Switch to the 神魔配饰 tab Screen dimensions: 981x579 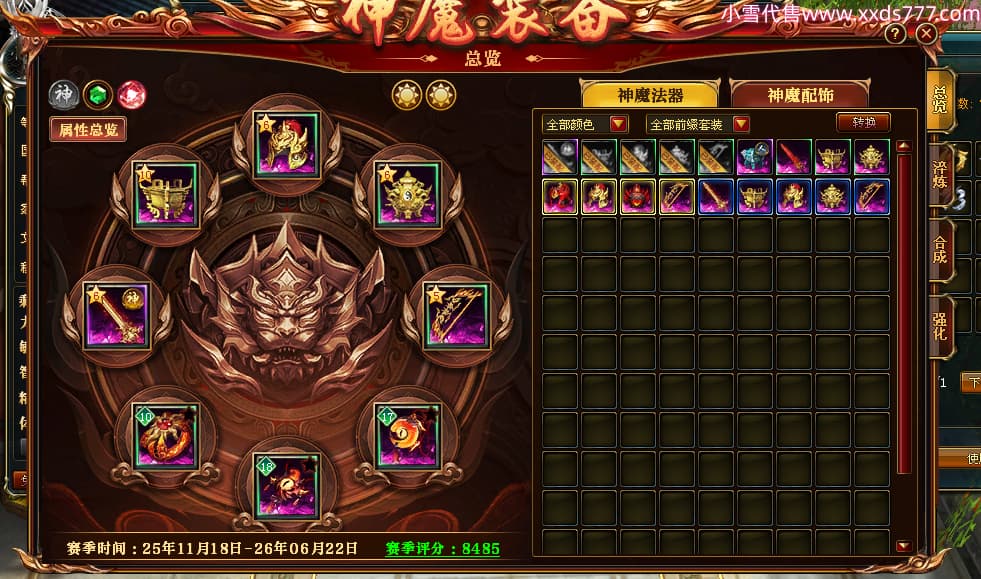(800, 95)
